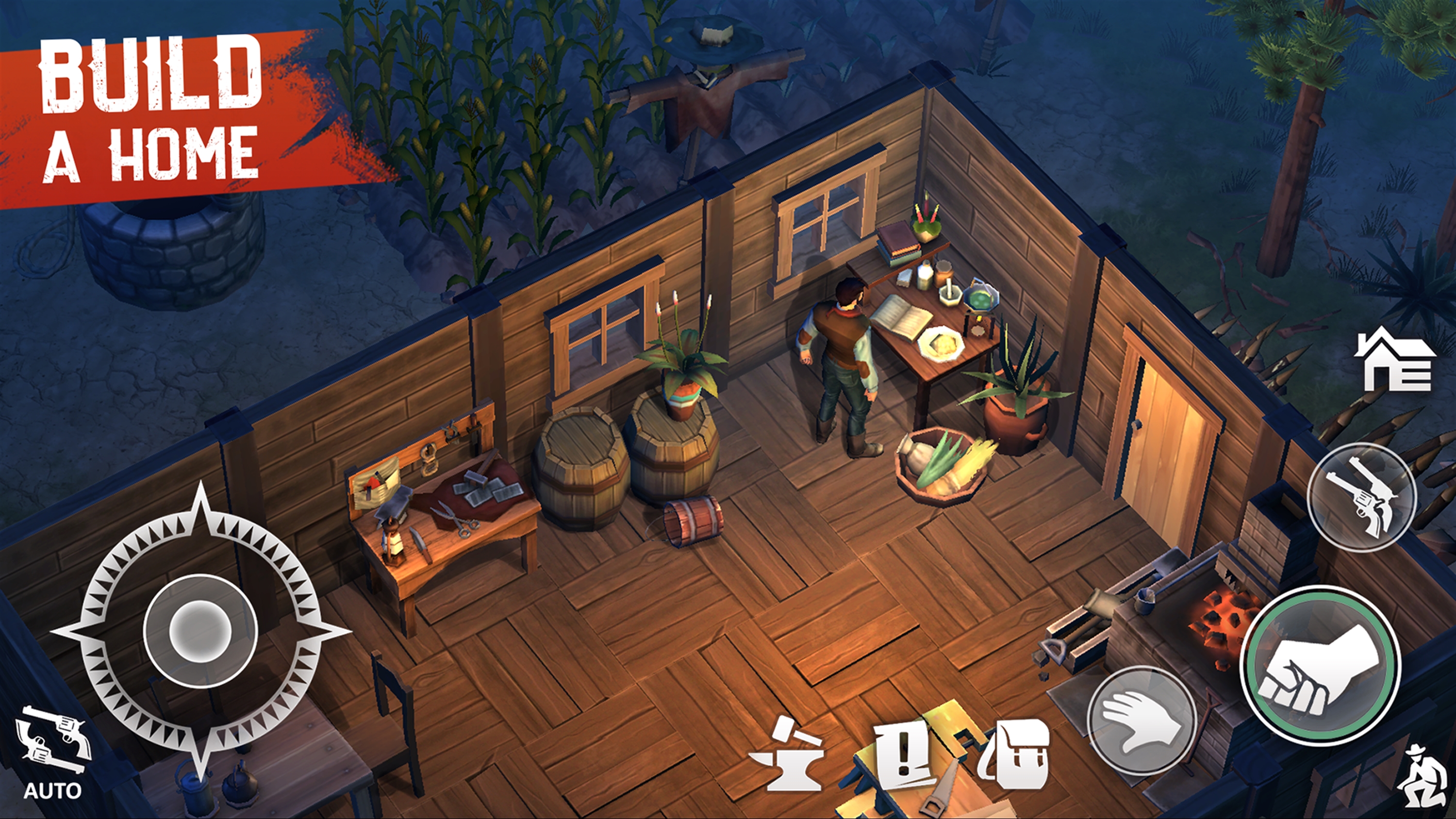
Task: Select the revolver weapon button
Action: [1362, 497]
